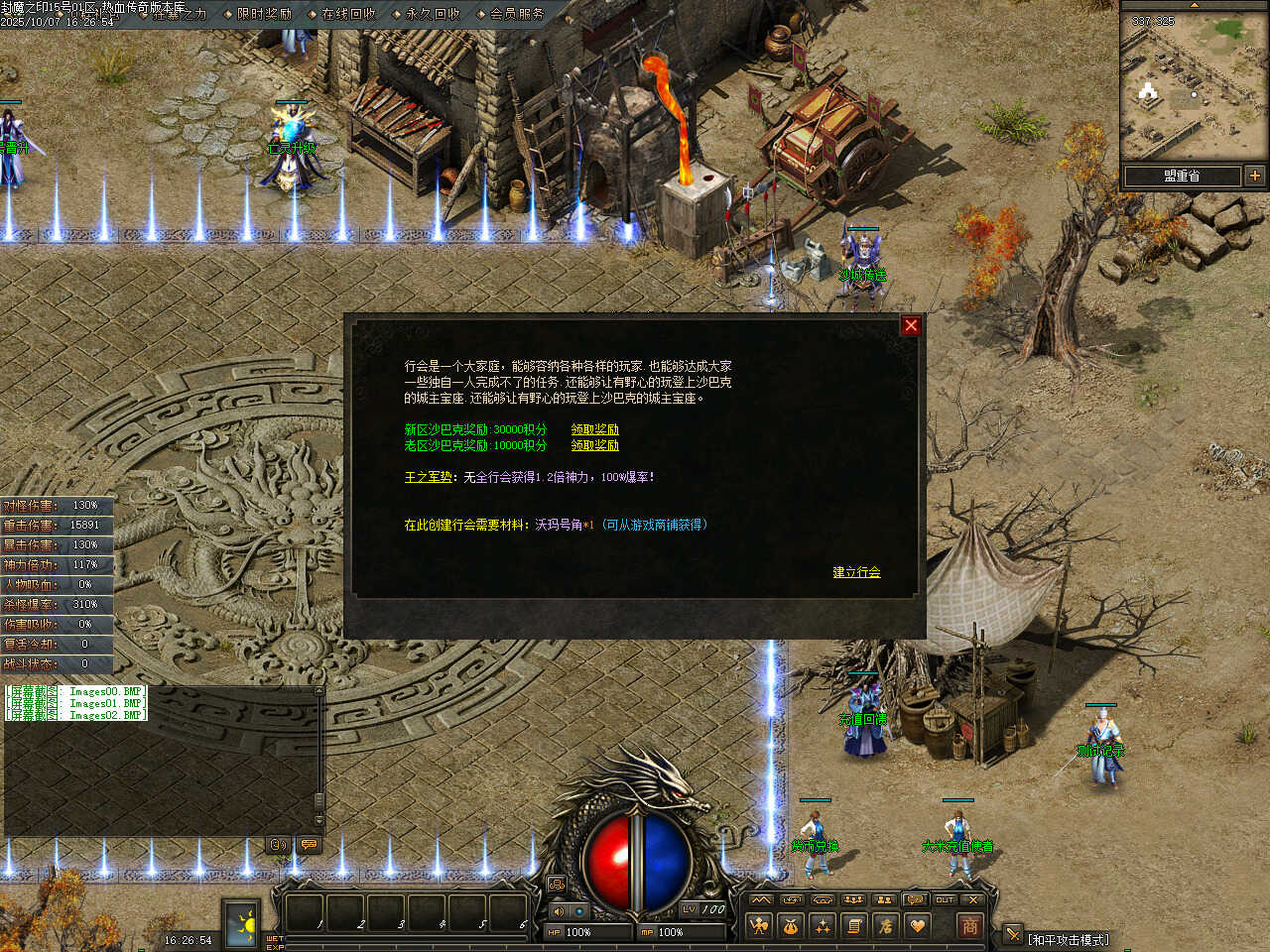
Task: Claim the 10000 points old-server Sabac reward
Action: [594, 445]
